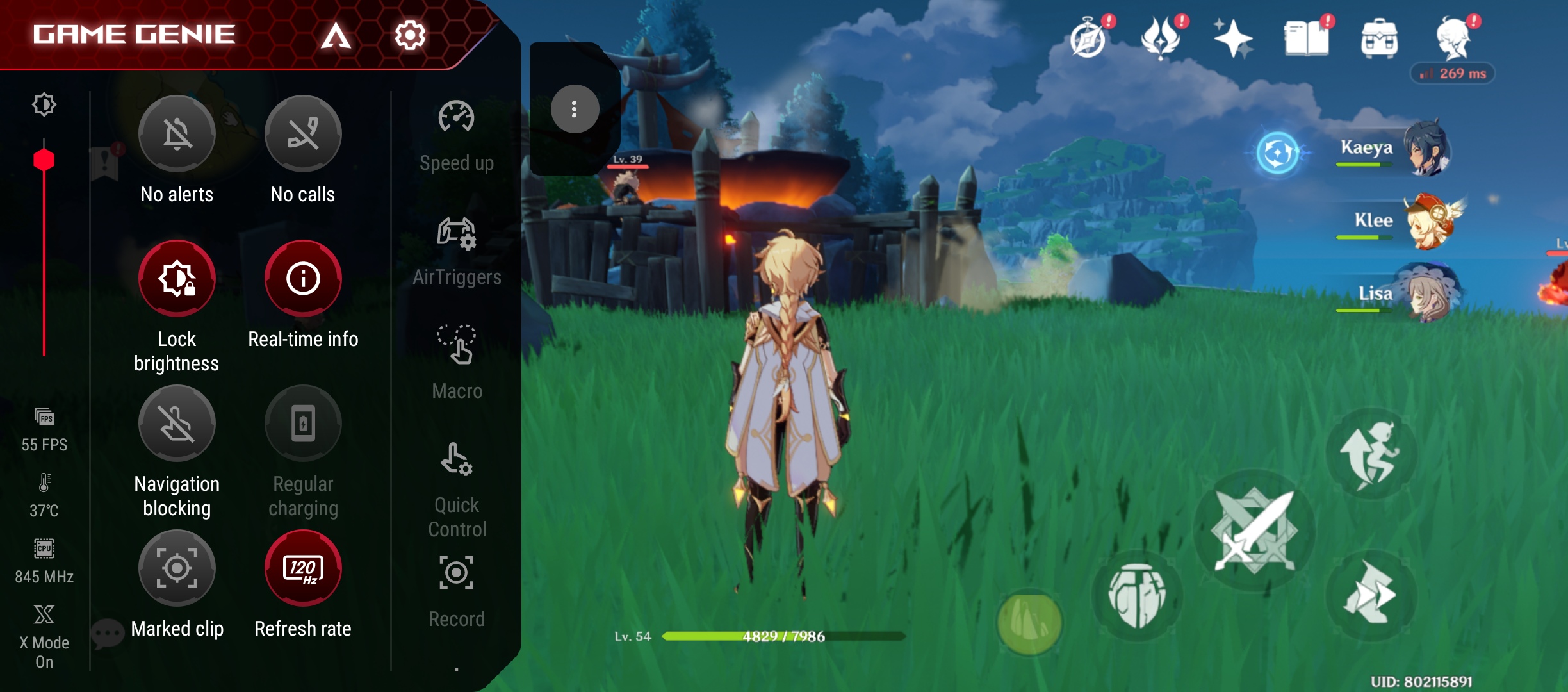Open Game Genie gear settings
The image size is (1568, 692).
click(410, 35)
